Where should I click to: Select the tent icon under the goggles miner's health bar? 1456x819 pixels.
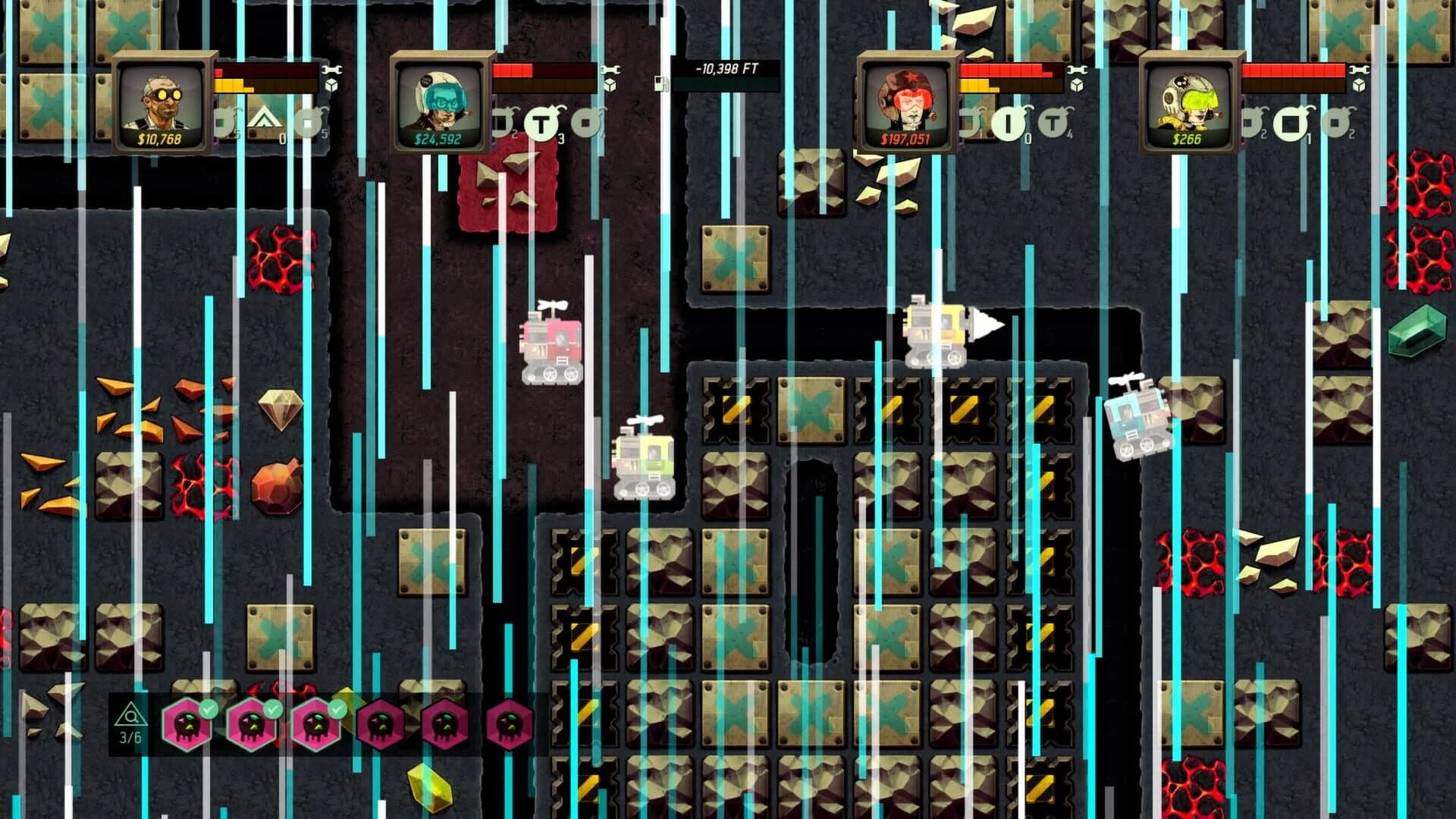(x=265, y=118)
